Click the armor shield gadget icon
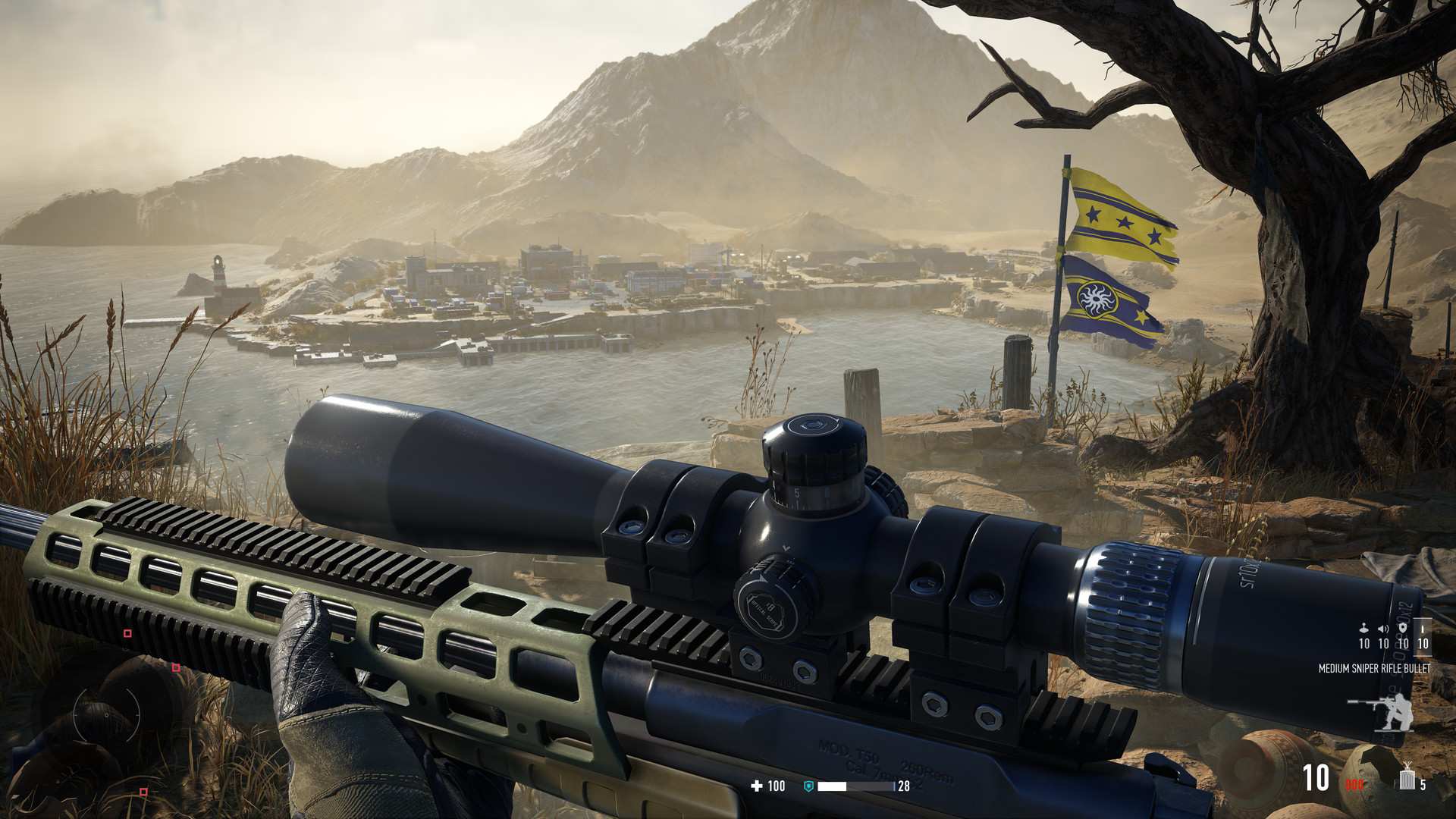 coord(1403,629)
